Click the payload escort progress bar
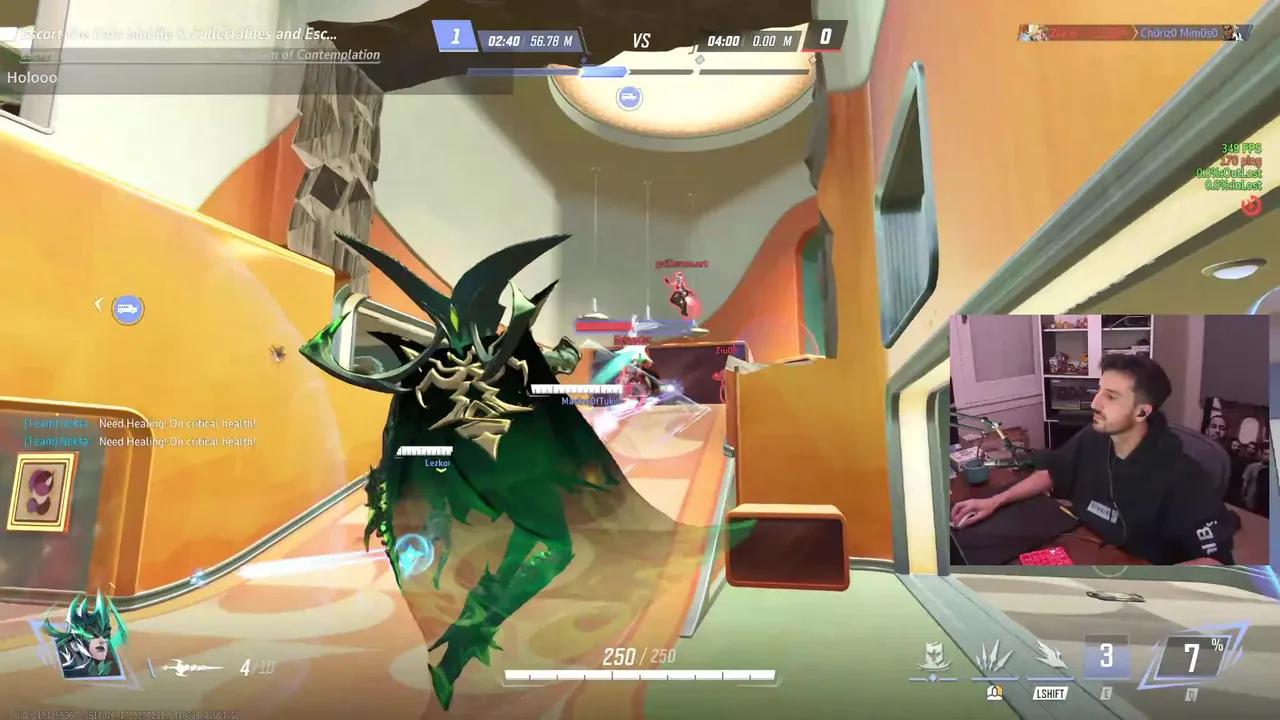The height and width of the screenshot is (720, 1280). tap(640, 71)
